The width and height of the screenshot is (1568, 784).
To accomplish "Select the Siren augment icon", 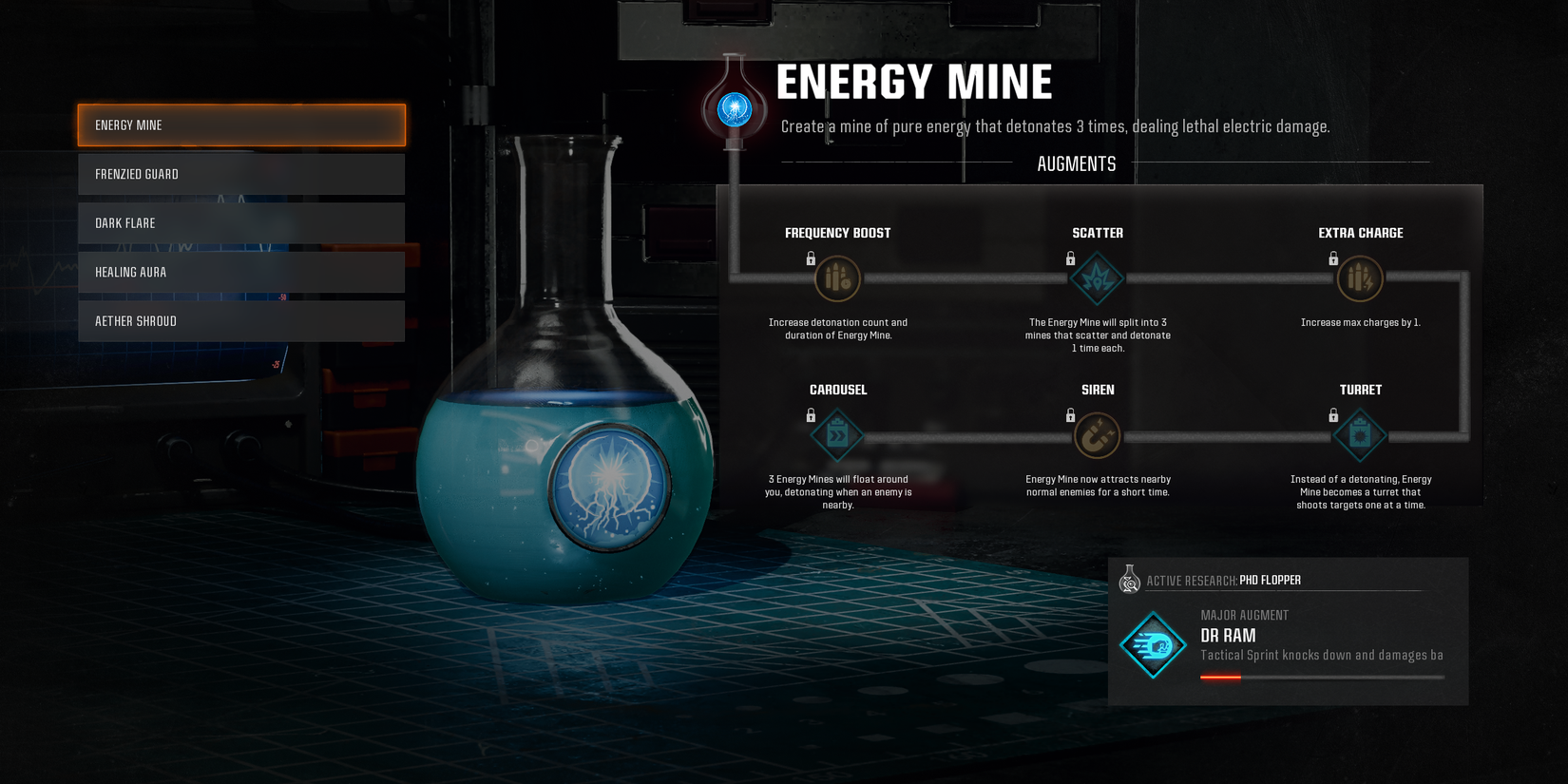I will [x=1098, y=435].
